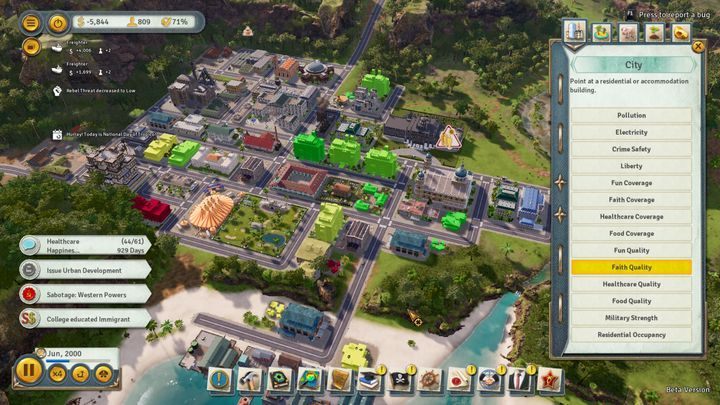Choose the highlighted Faith Quality overlay
Viewport: 720px width, 405px height.
[x=631, y=267]
